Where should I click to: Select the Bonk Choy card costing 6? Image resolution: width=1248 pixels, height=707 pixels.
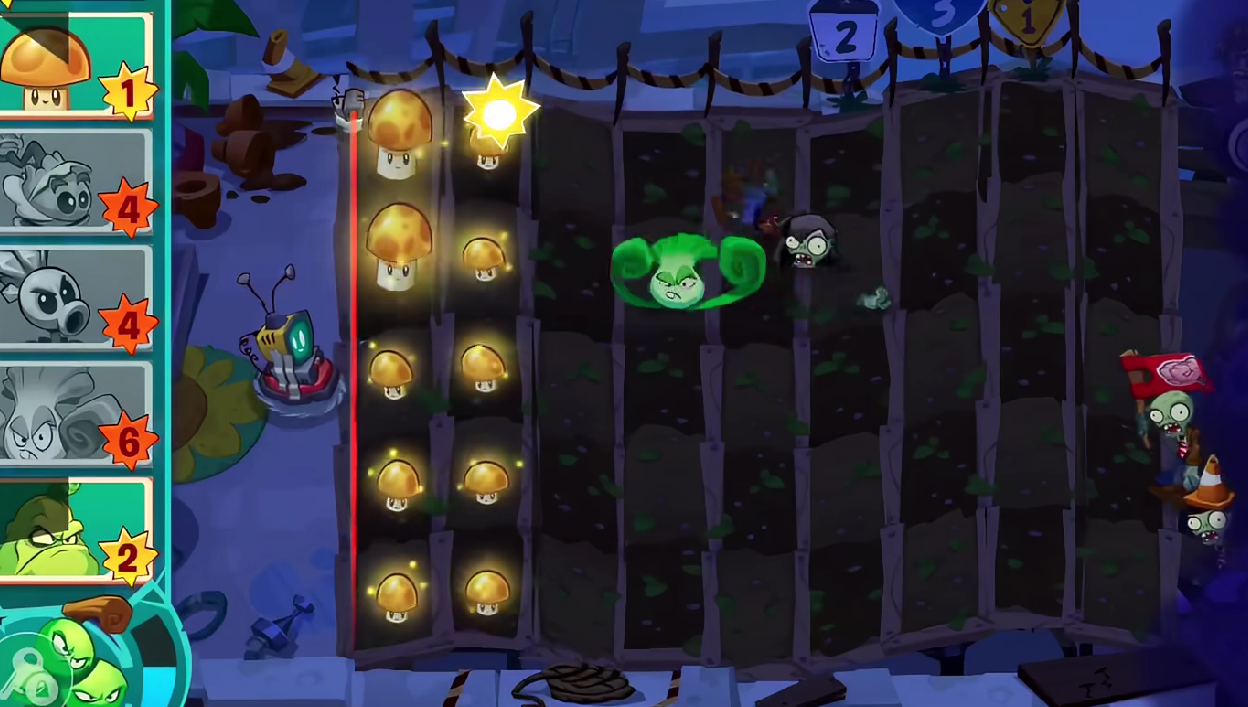(x=75, y=414)
